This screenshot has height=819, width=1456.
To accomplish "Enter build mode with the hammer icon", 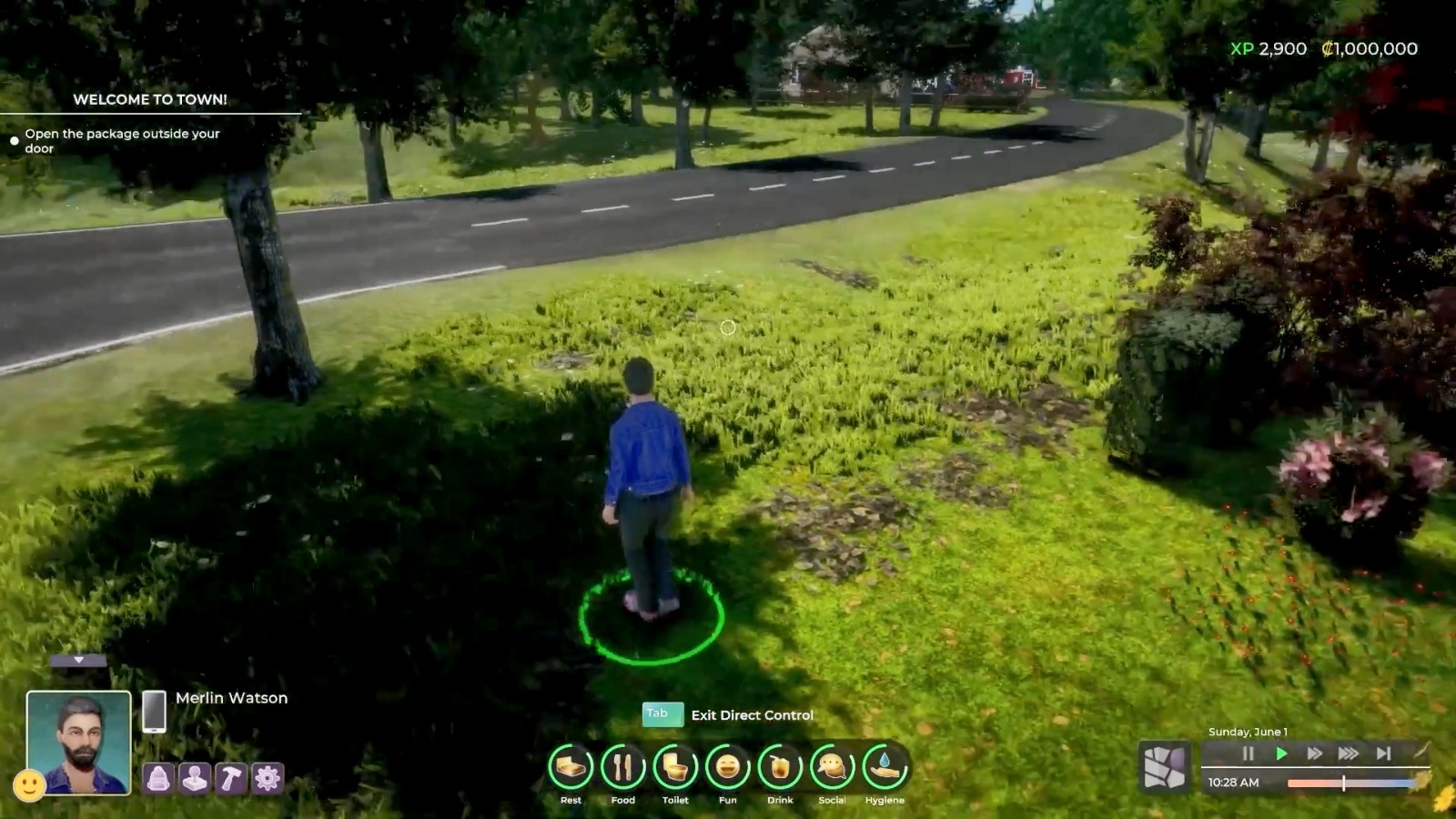I will pyautogui.click(x=231, y=779).
